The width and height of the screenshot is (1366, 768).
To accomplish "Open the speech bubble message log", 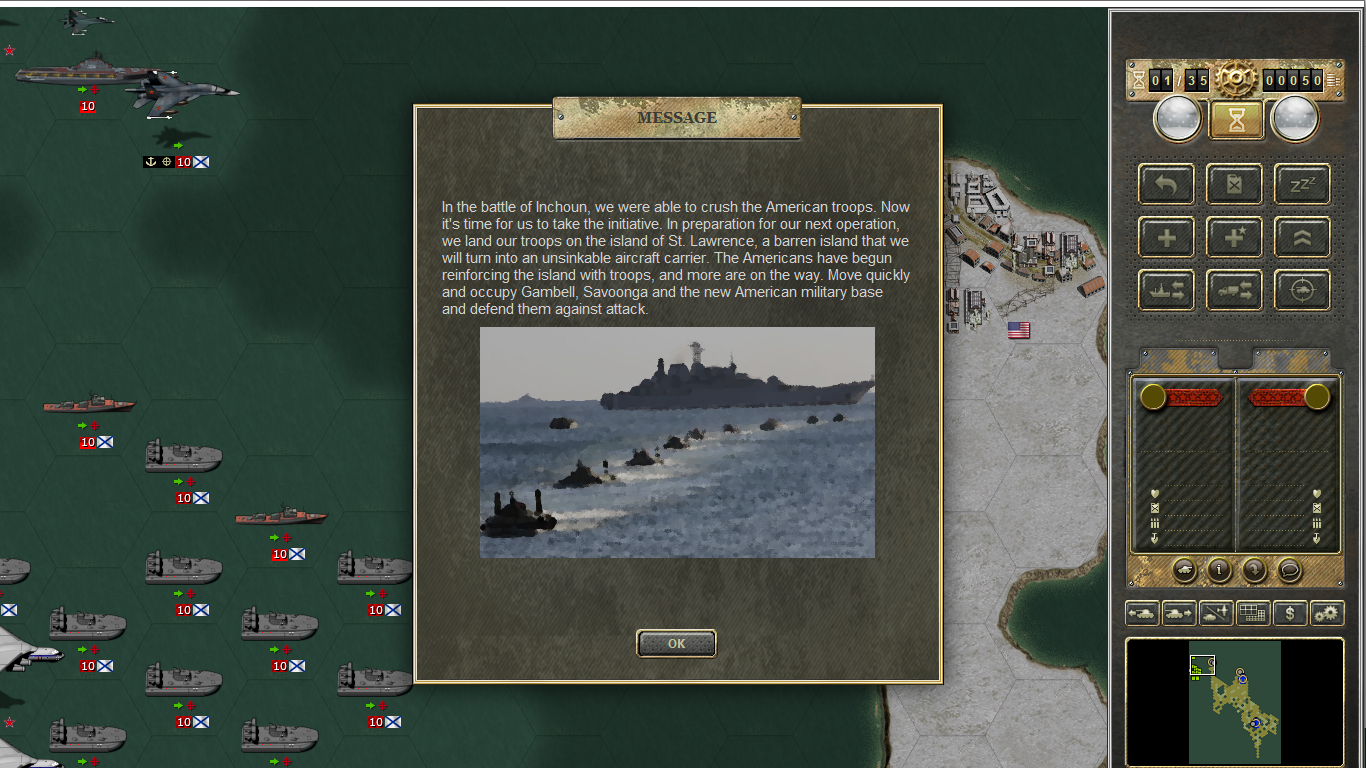I will [1290, 570].
